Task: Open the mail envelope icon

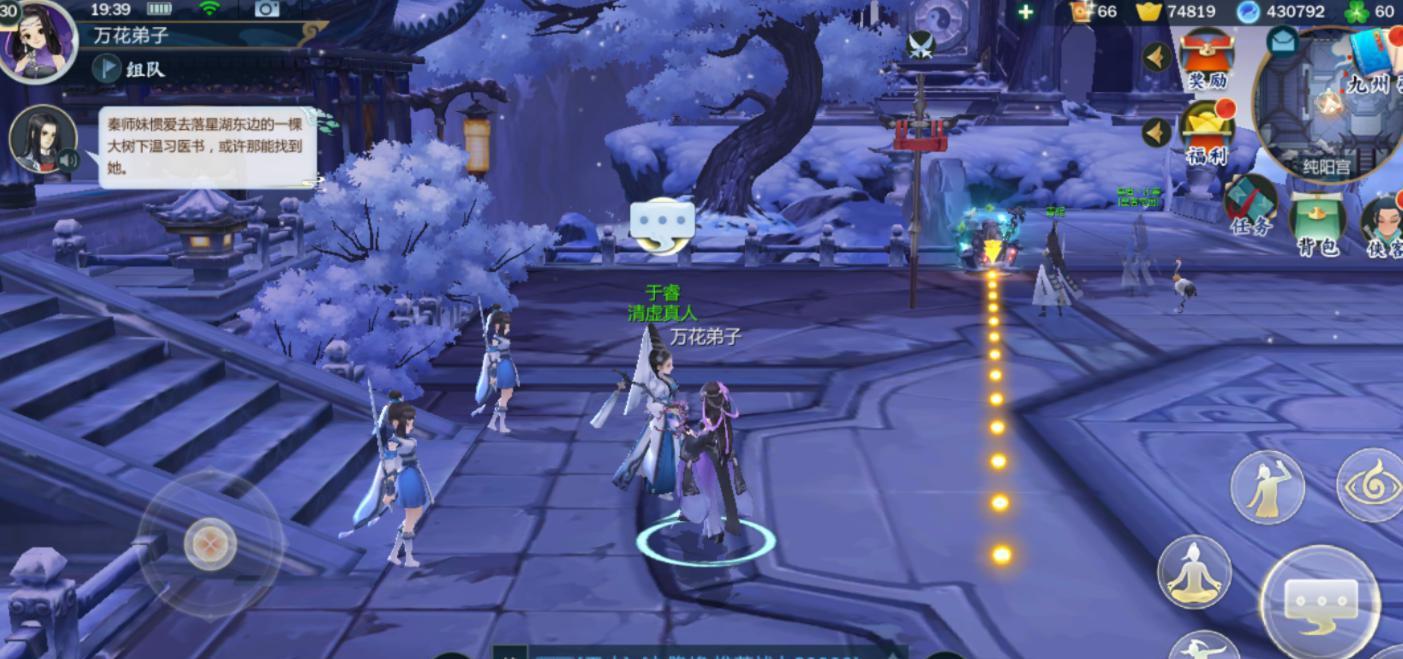Action: [x=1282, y=41]
